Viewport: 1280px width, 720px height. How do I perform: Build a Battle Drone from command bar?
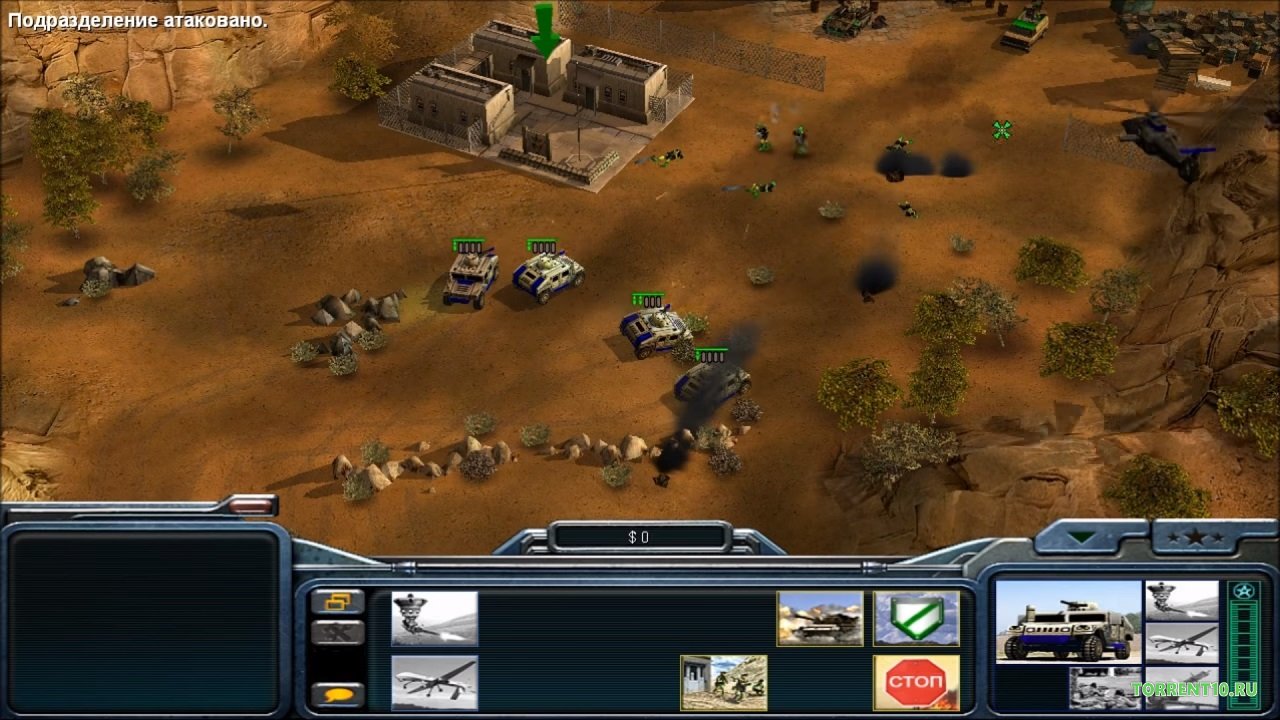click(x=434, y=618)
